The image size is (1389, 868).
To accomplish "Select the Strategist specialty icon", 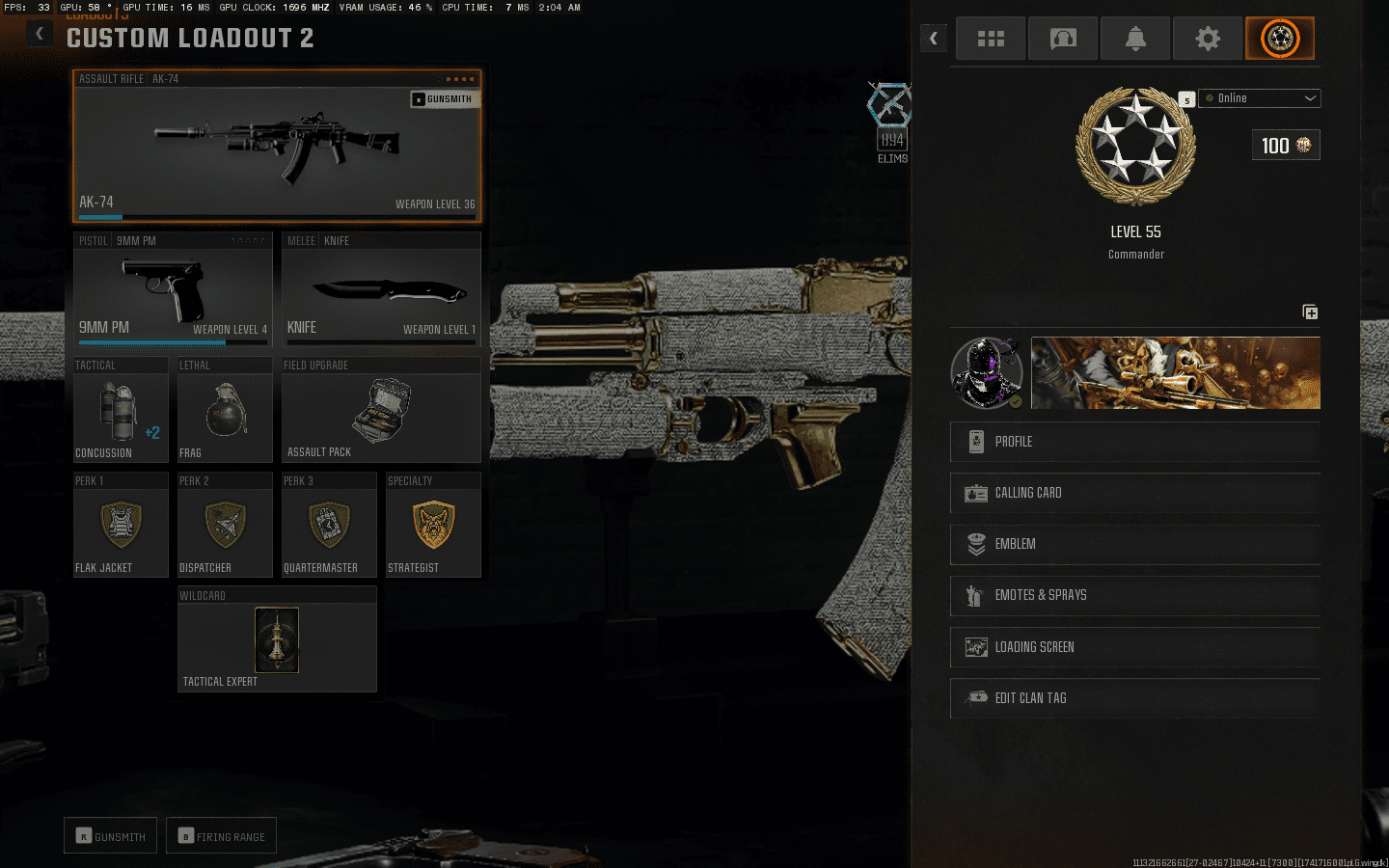I will [x=433, y=524].
